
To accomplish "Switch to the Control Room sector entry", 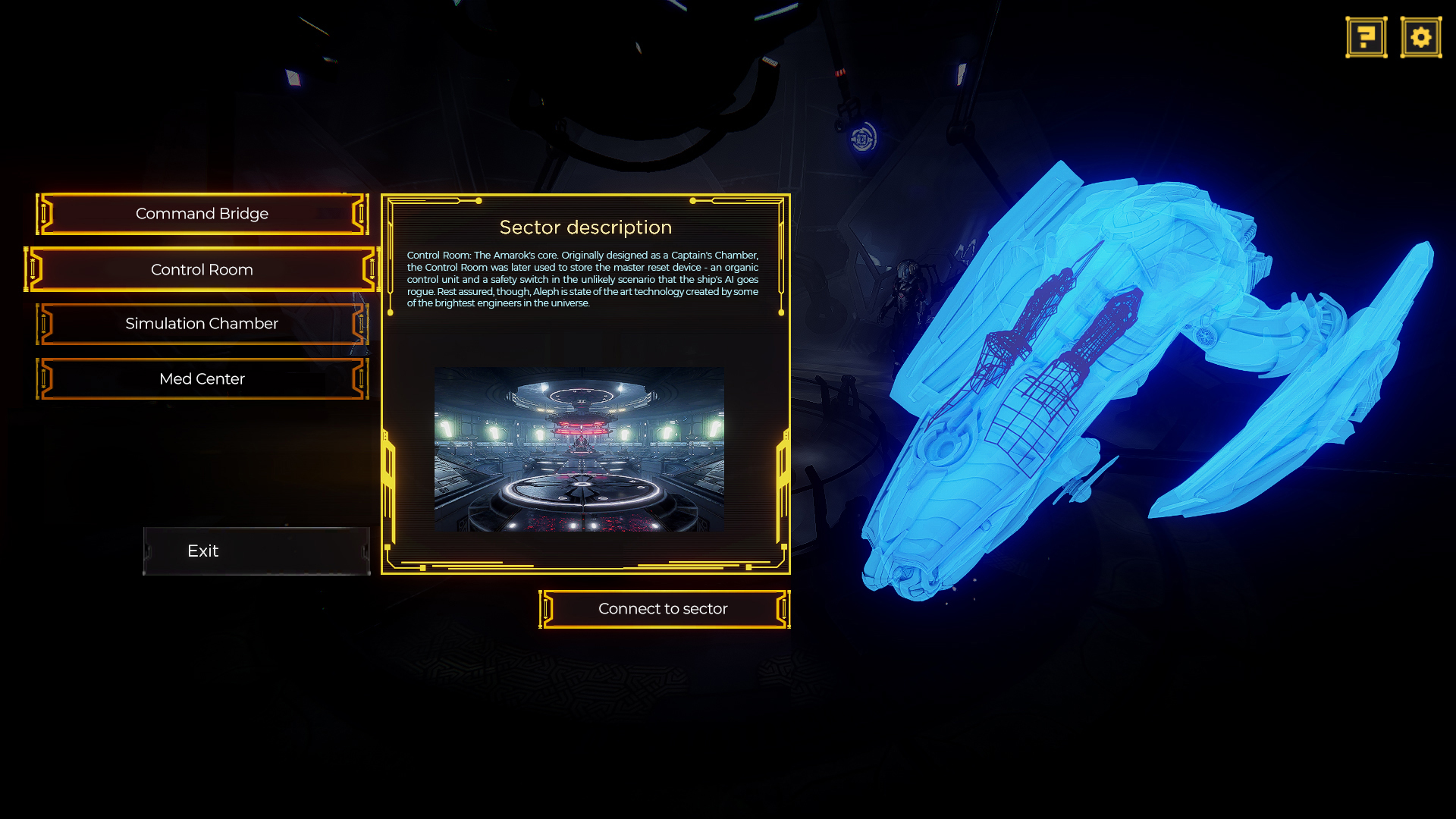I will coord(202,269).
